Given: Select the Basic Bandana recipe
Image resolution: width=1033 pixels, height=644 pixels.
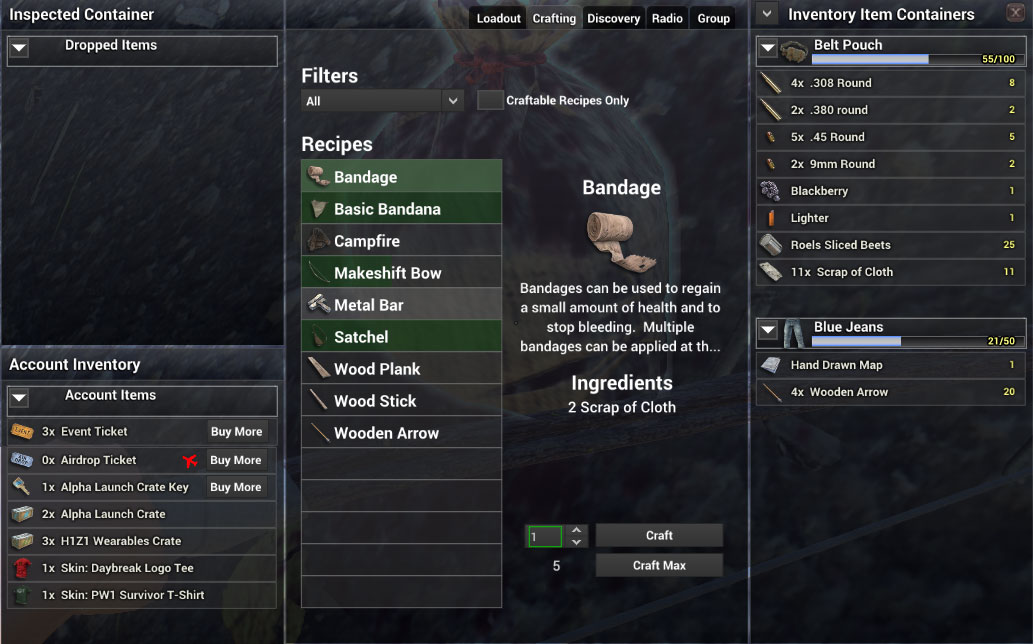Looking at the screenshot, I should click(x=401, y=209).
